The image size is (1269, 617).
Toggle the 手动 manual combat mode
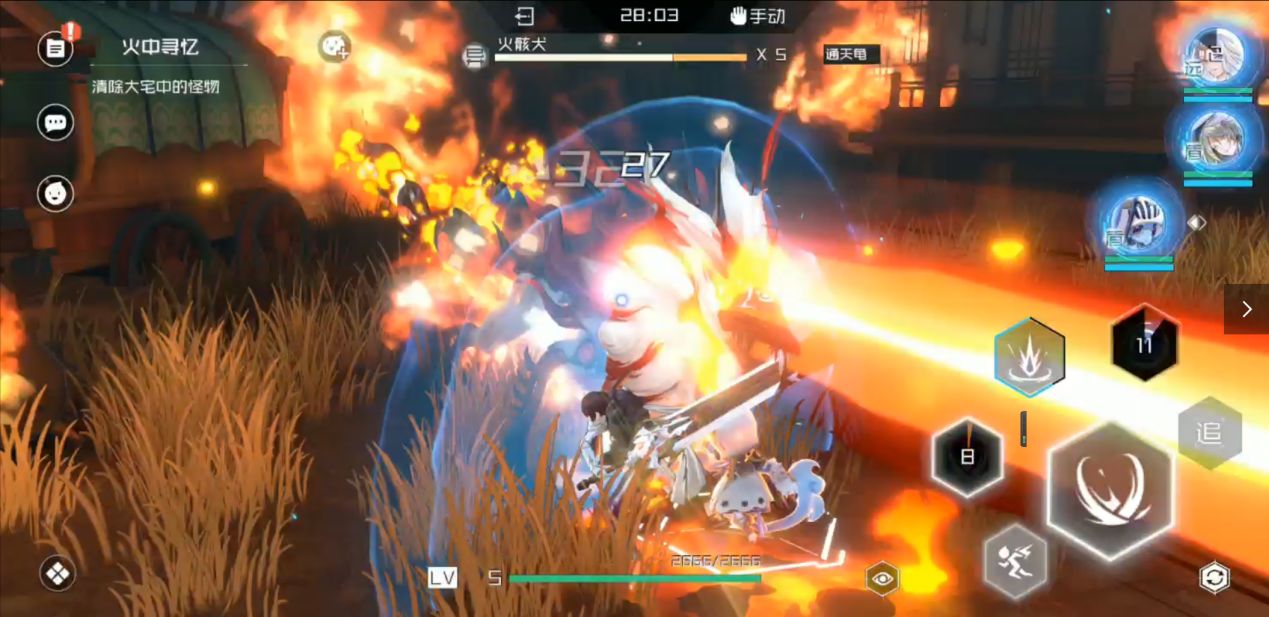point(757,16)
